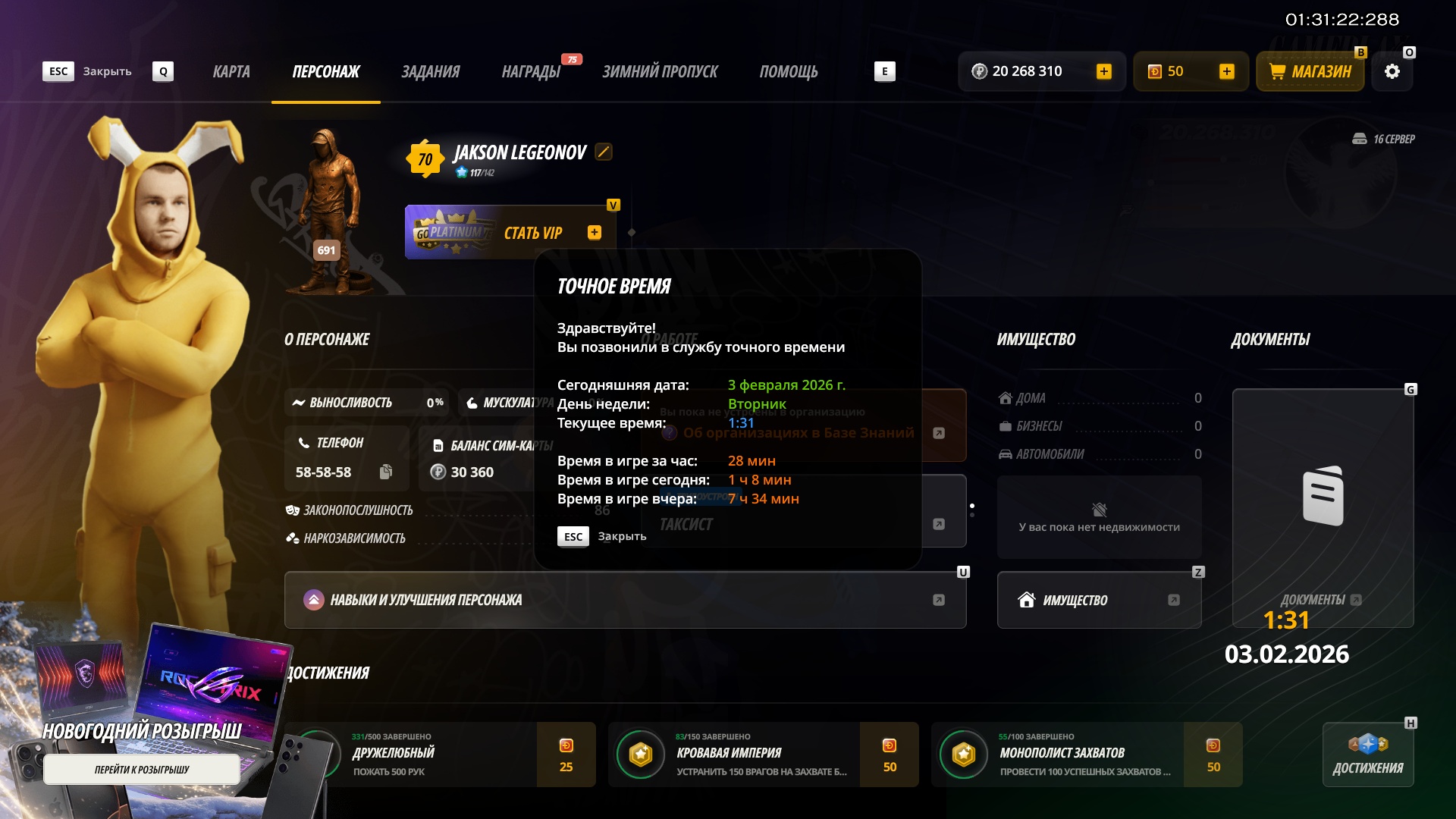Image resolution: width=1456 pixels, height=819 pixels.
Task: Edit the Jakson Legeonov name with the pencil icon
Action: 604,152
